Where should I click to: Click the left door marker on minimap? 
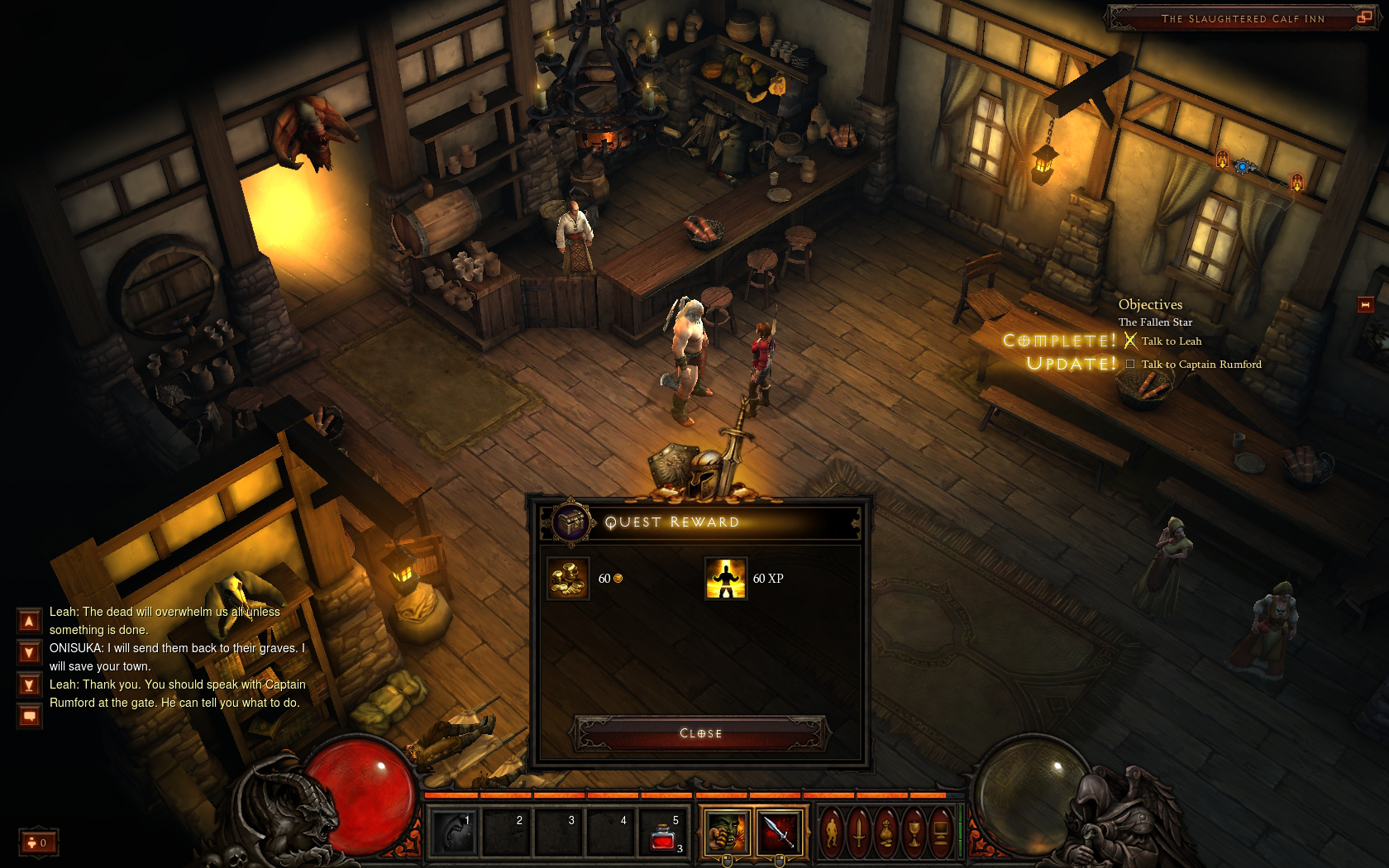tap(1222, 160)
